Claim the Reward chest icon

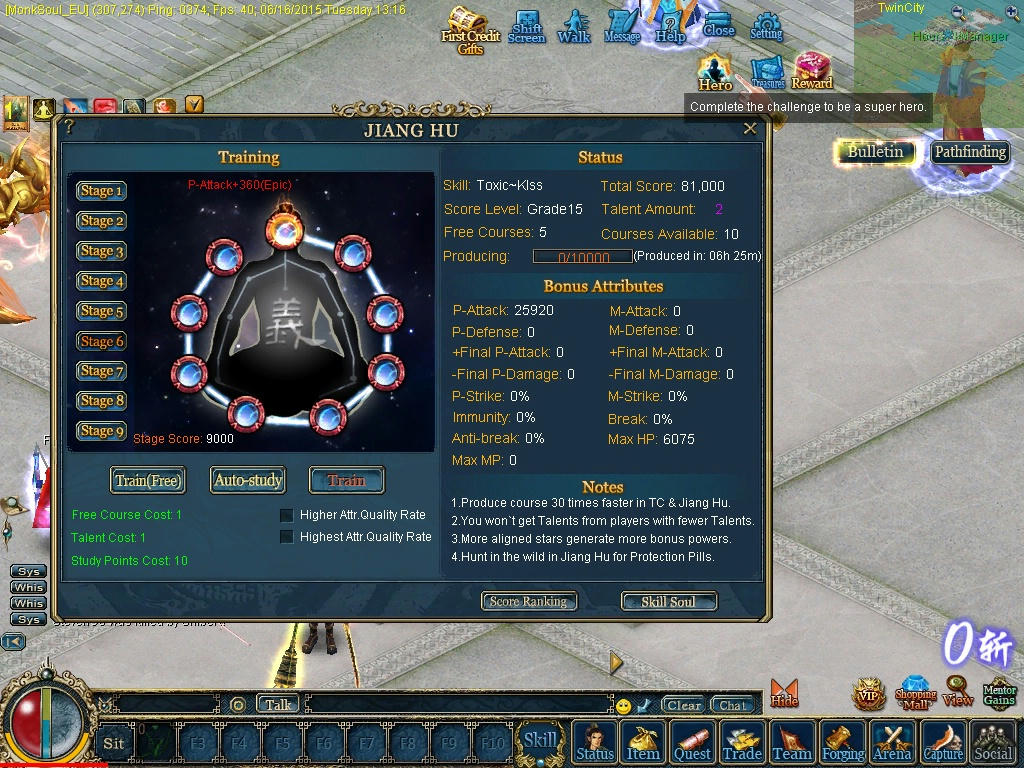pos(812,71)
